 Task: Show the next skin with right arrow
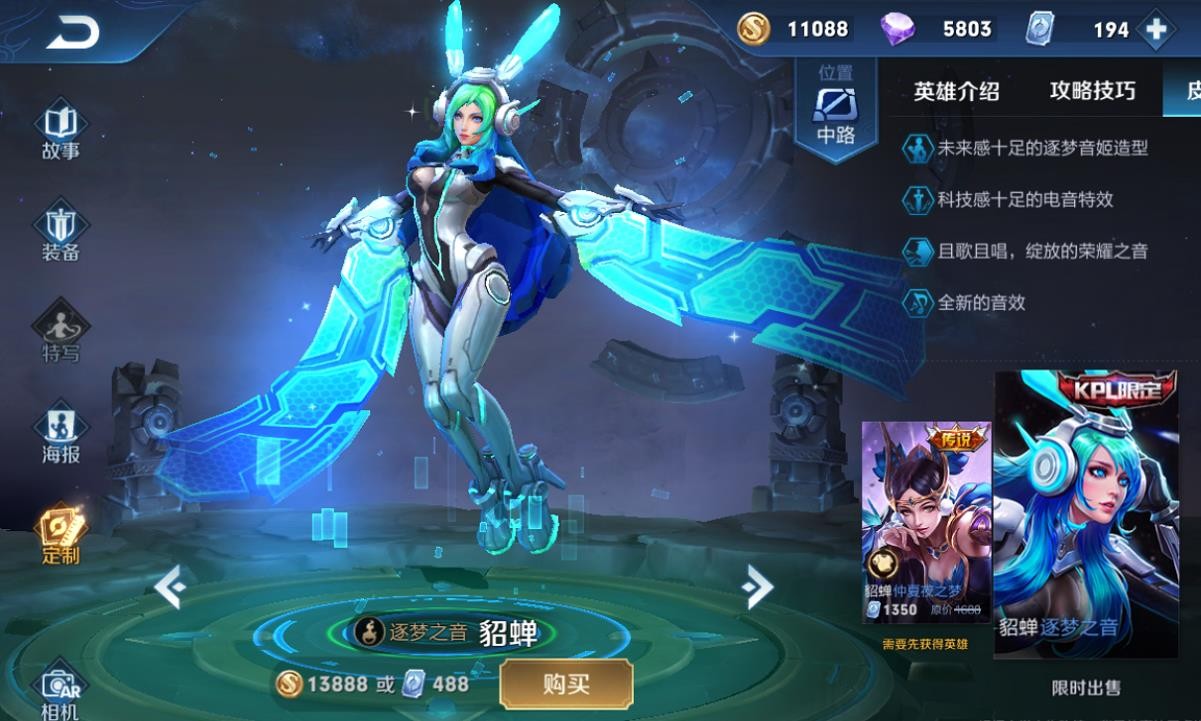pyautogui.click(x=759, y=587)
